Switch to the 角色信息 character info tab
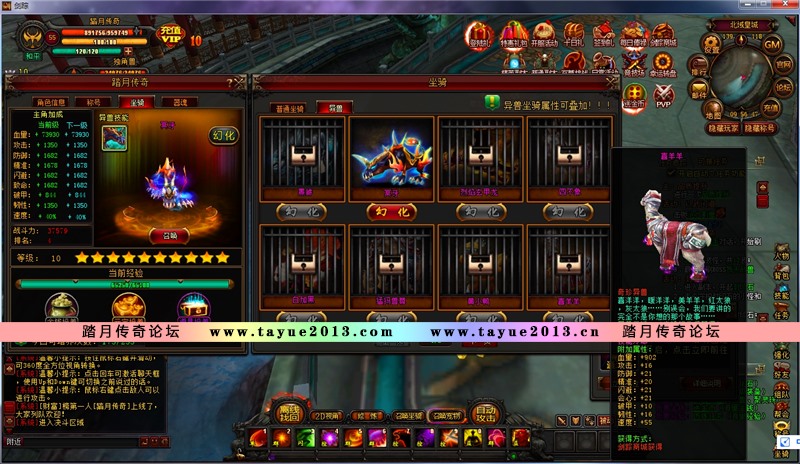Viewport: 800px width, 464px height. coord(52,102)
